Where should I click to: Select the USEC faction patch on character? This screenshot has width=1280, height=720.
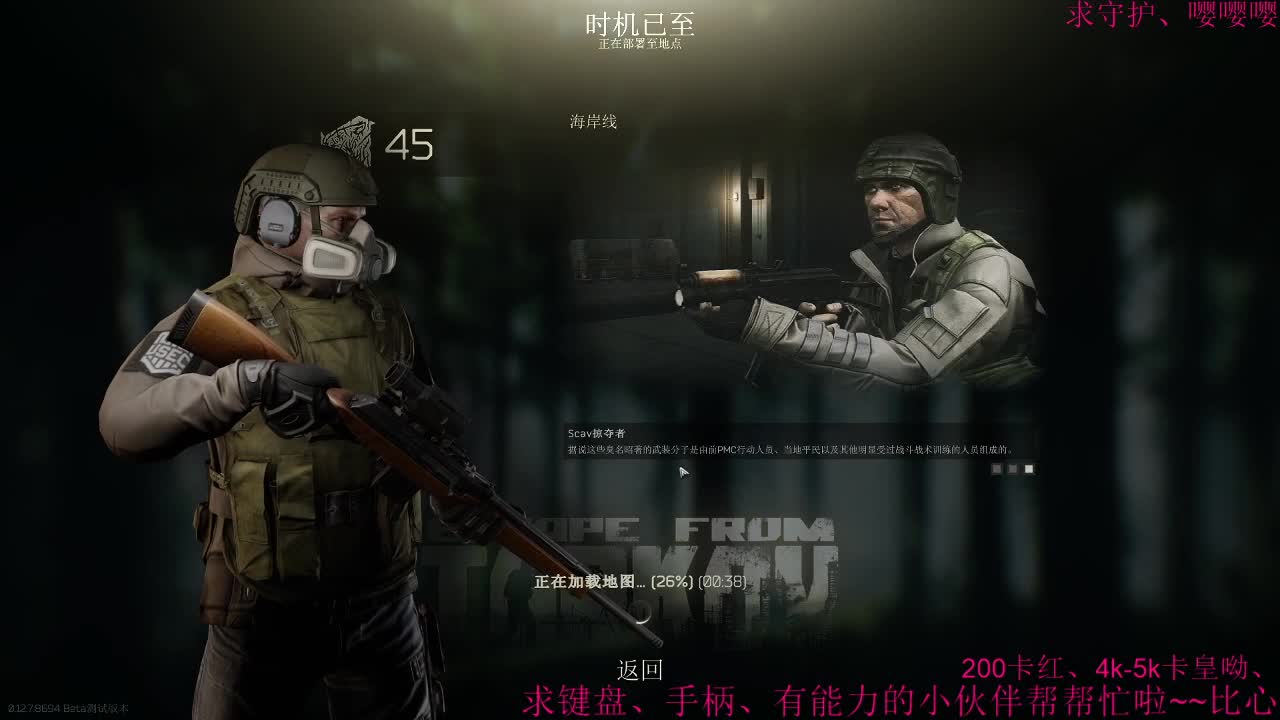[163, 354]
